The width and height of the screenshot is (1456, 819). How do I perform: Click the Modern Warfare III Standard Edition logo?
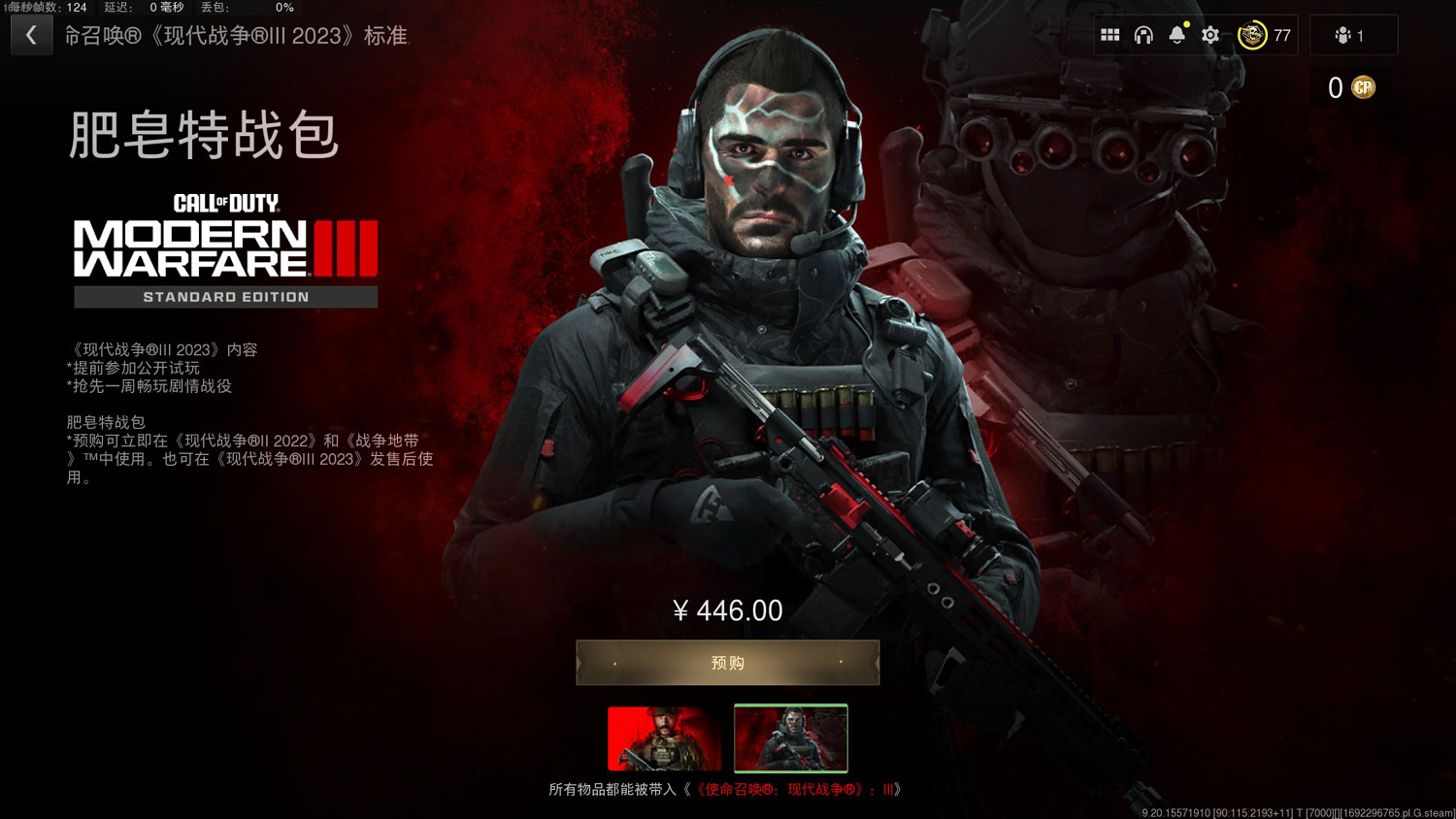(x=225, y=246)
